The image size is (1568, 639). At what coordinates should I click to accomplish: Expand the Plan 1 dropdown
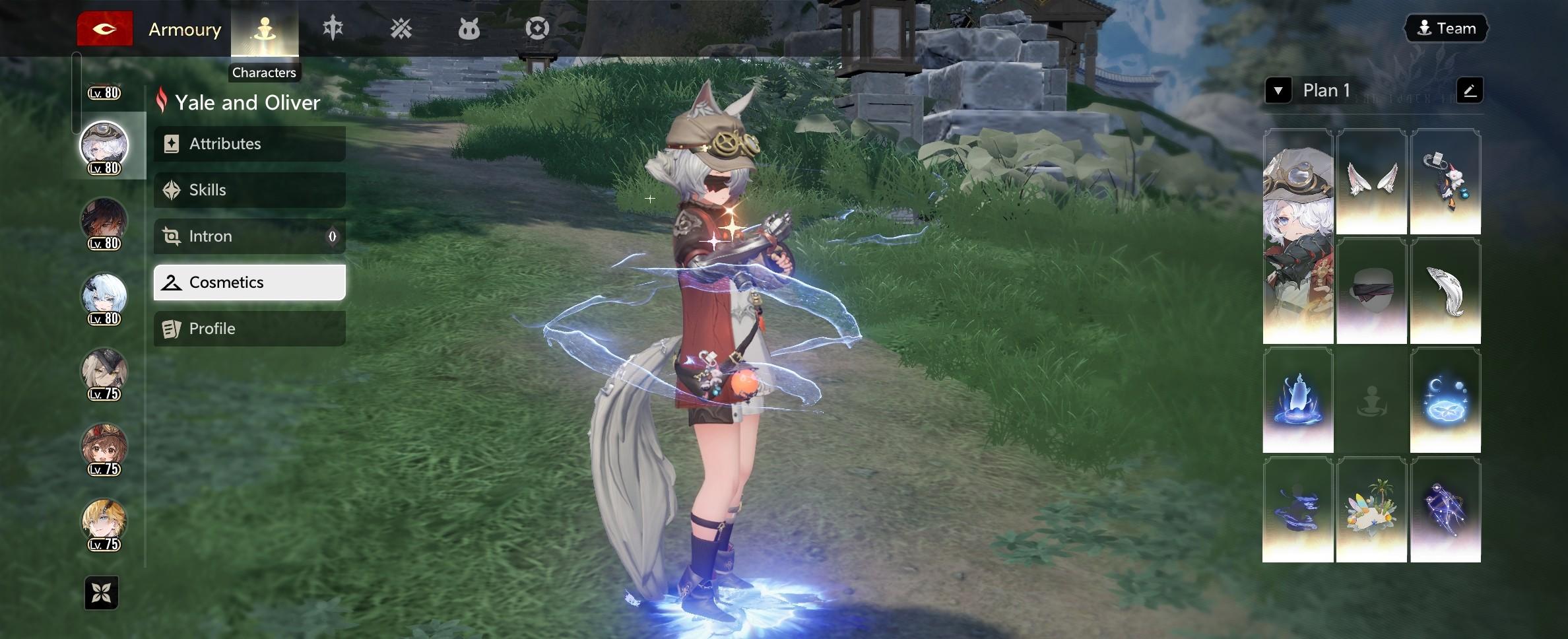click(x=1278, y=90)
